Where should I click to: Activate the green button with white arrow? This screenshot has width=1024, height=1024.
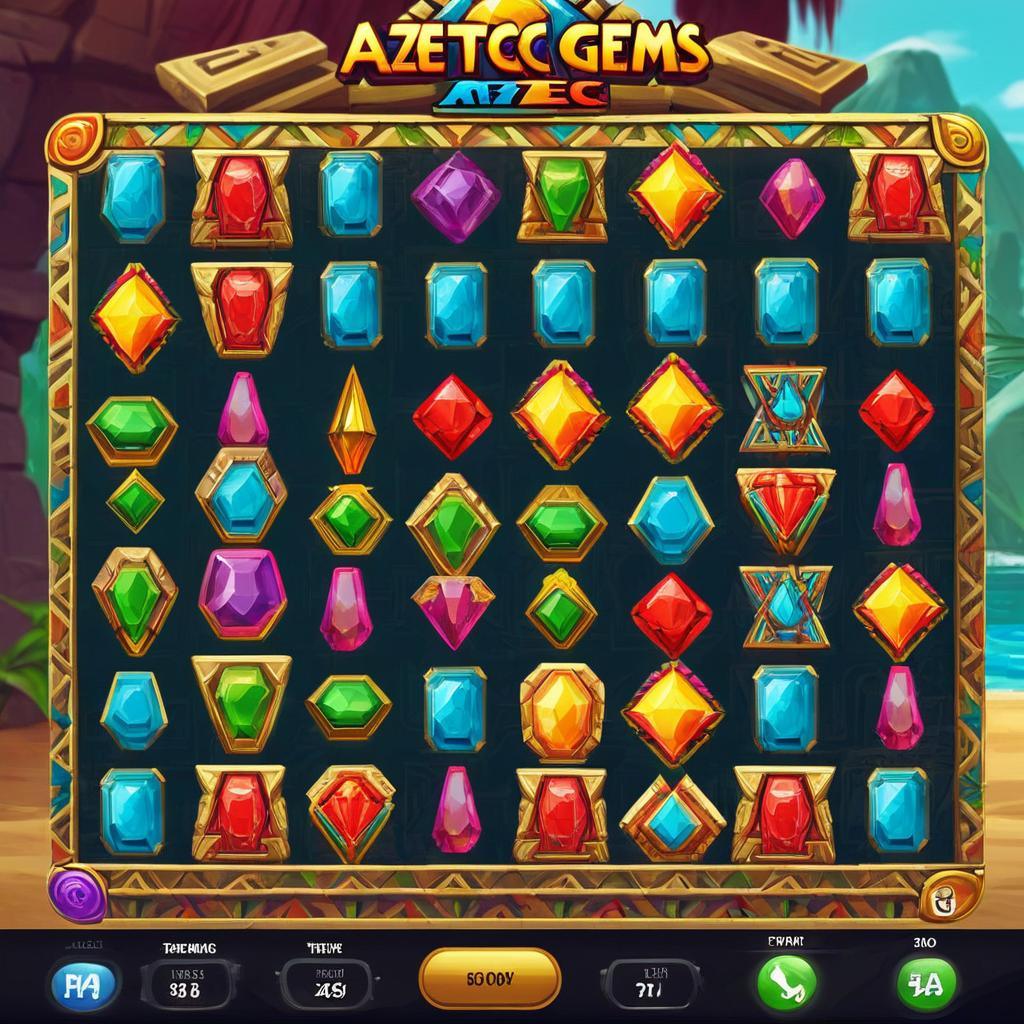click(787, 982)
